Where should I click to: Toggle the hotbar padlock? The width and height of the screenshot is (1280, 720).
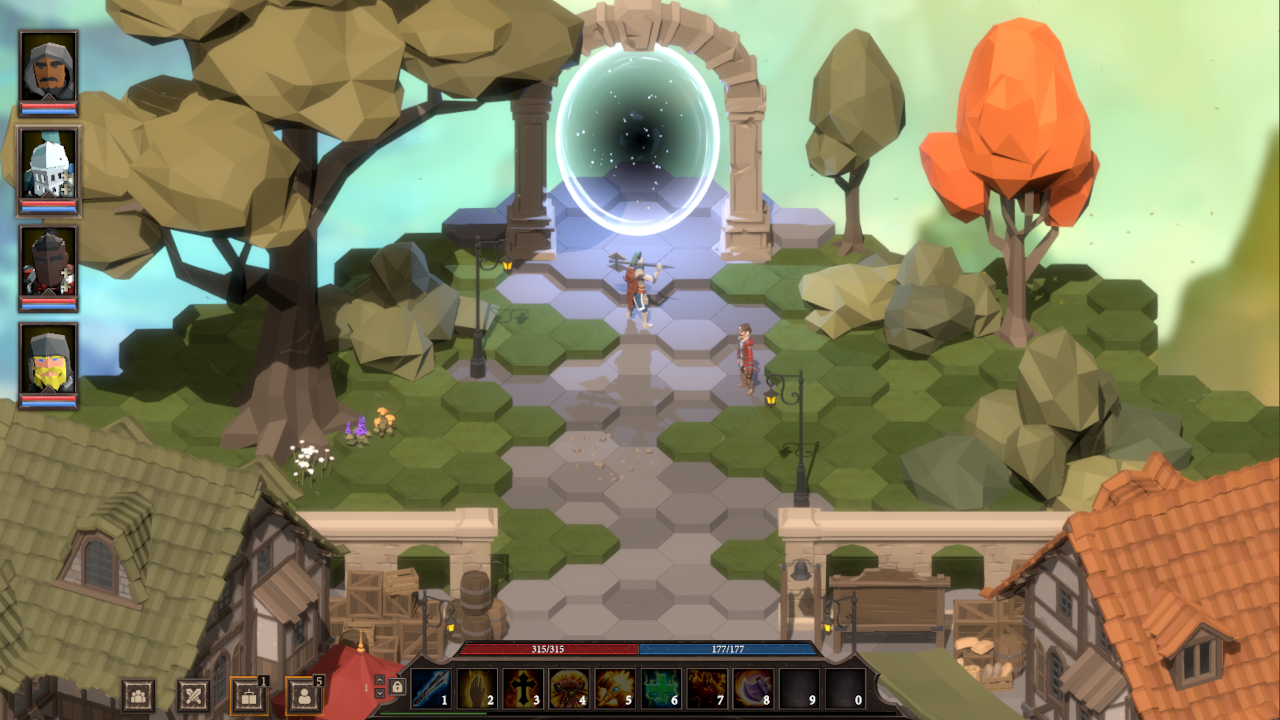[397, 688]
